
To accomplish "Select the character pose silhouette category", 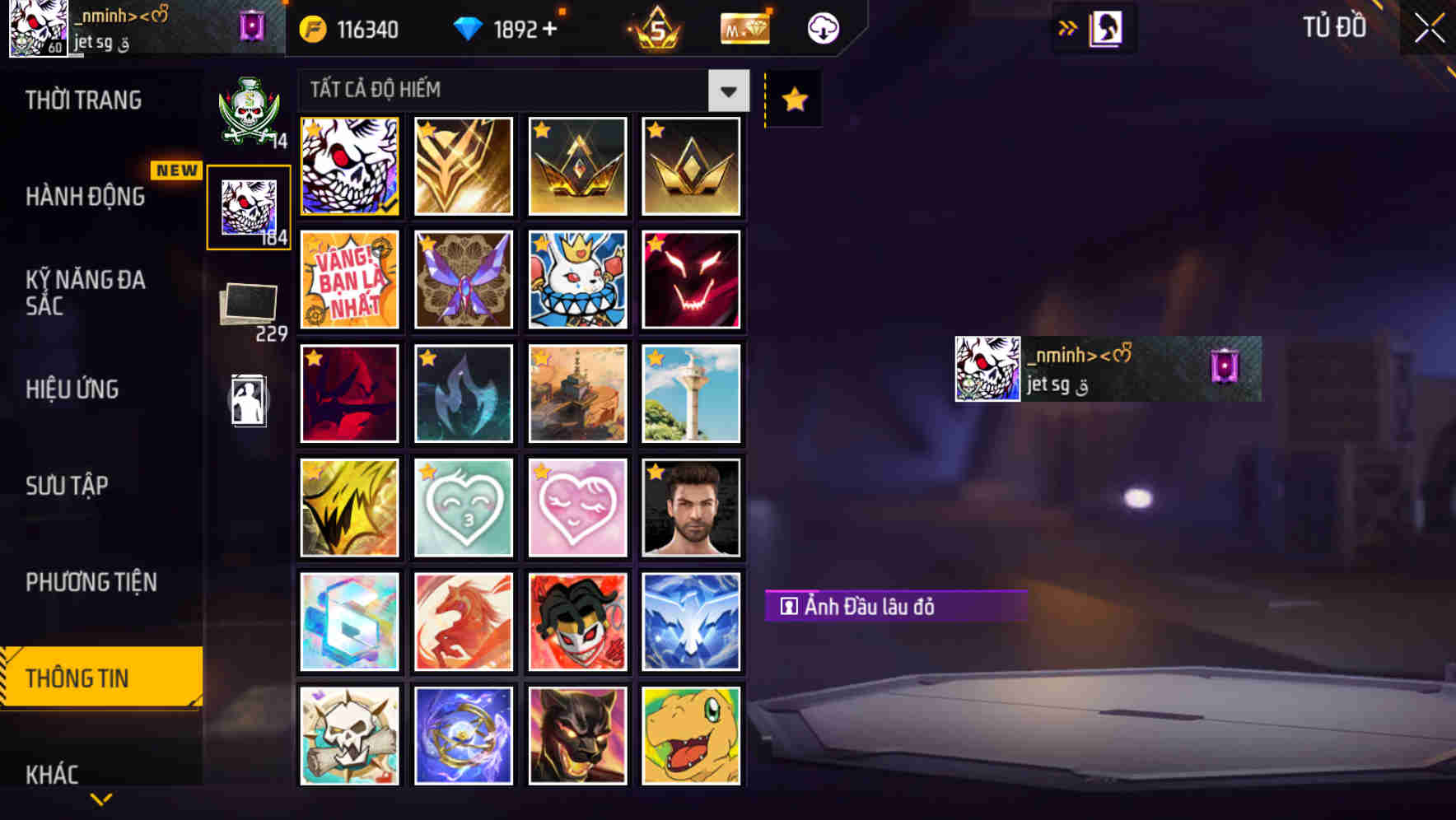I will (x=248, y=401).
